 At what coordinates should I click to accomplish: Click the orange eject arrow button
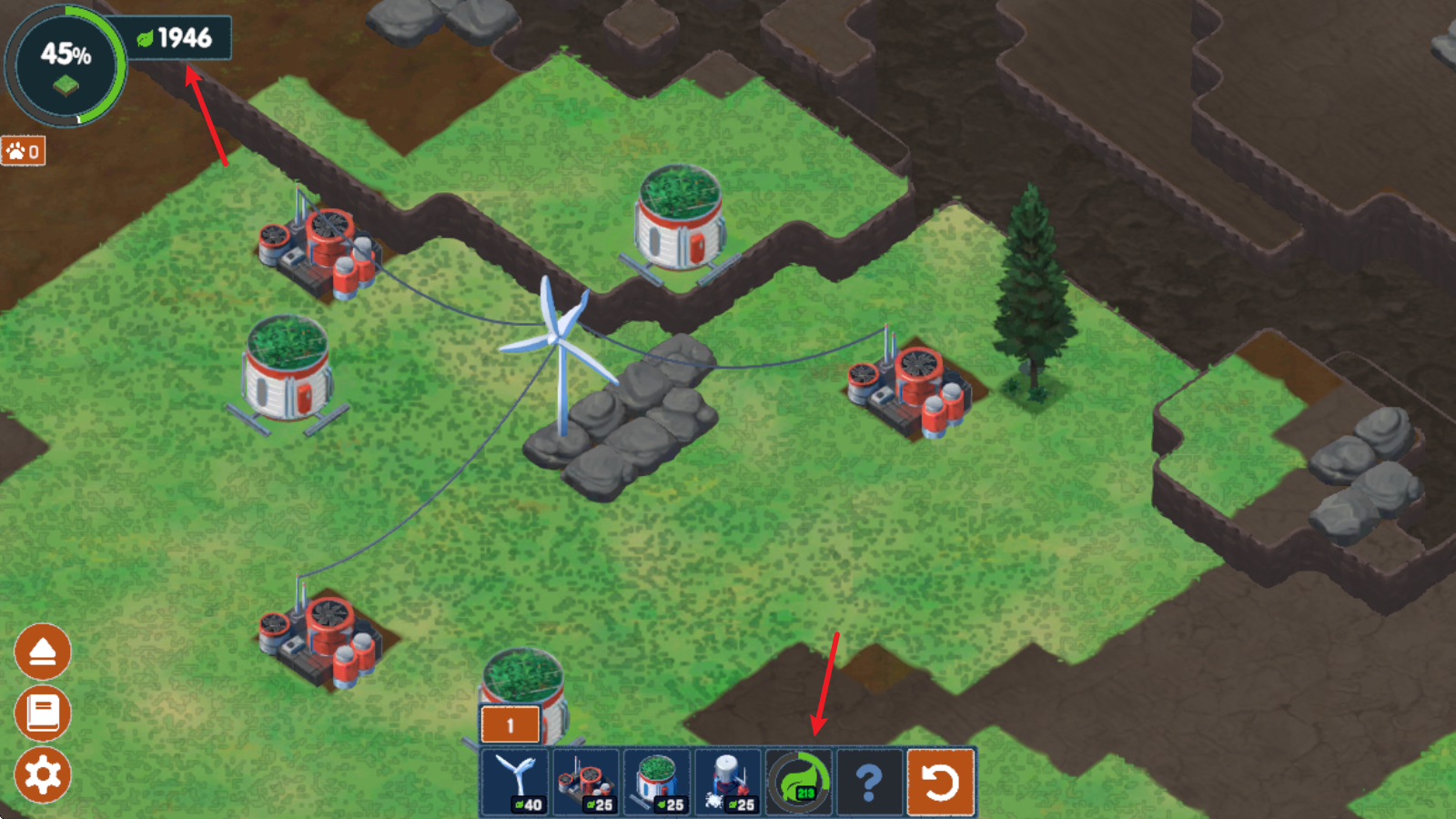pos(43,652)
